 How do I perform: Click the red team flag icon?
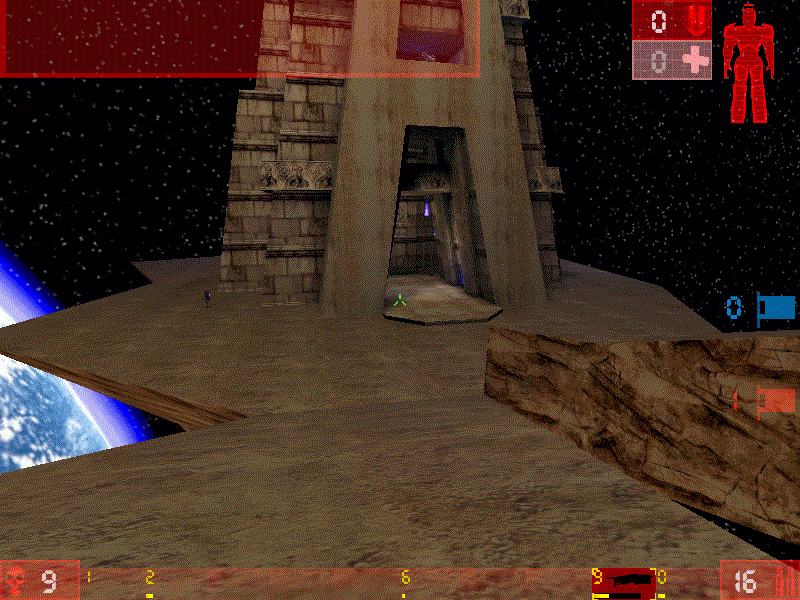point(776,401)
